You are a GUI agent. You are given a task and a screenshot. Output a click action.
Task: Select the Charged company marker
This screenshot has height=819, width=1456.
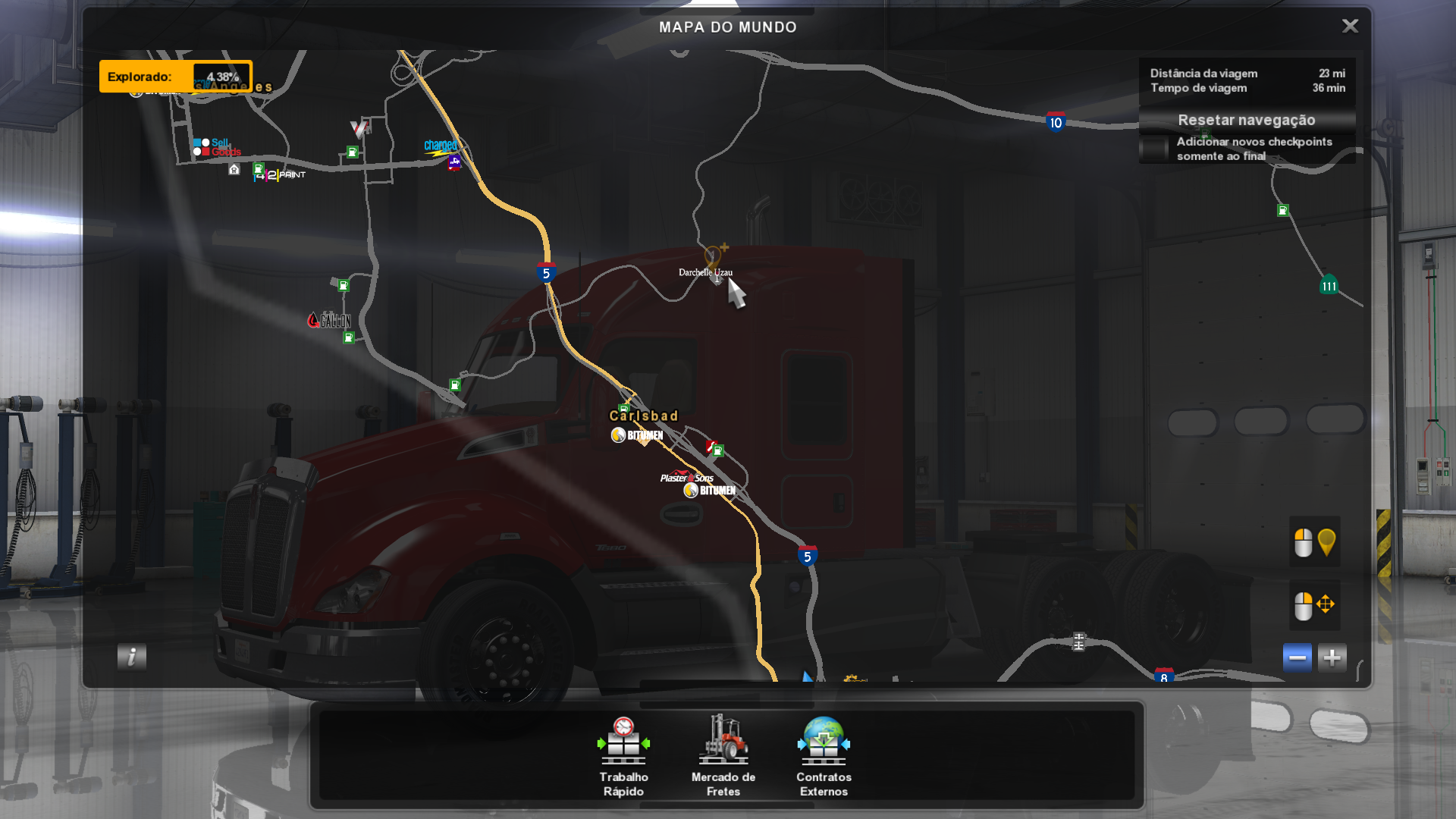coord(440,146)
